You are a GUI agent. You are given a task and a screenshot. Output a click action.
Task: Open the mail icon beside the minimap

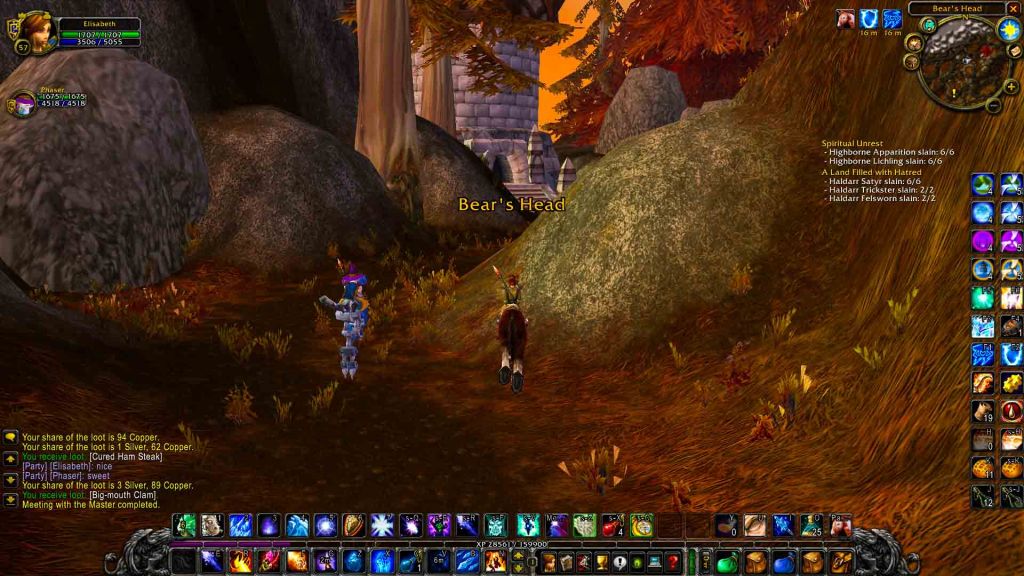tap(1013, 51)
